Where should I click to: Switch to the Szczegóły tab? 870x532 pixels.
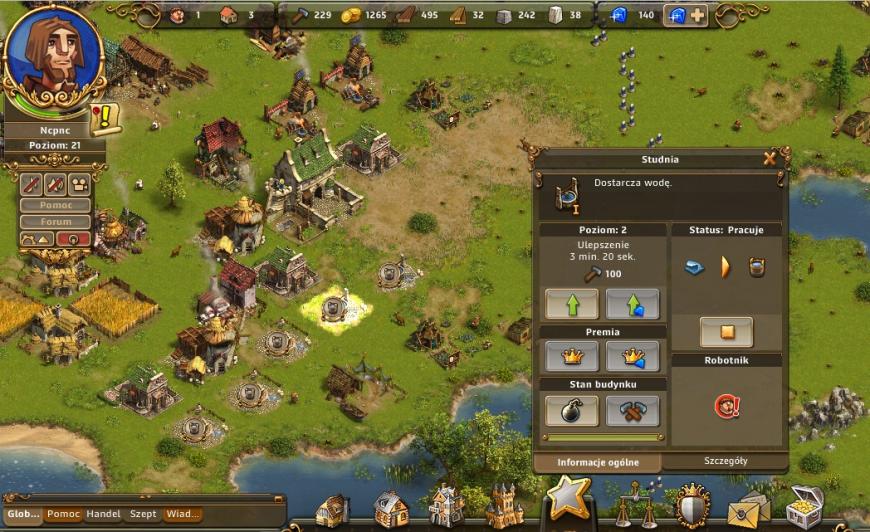click(x=725, y=461)
